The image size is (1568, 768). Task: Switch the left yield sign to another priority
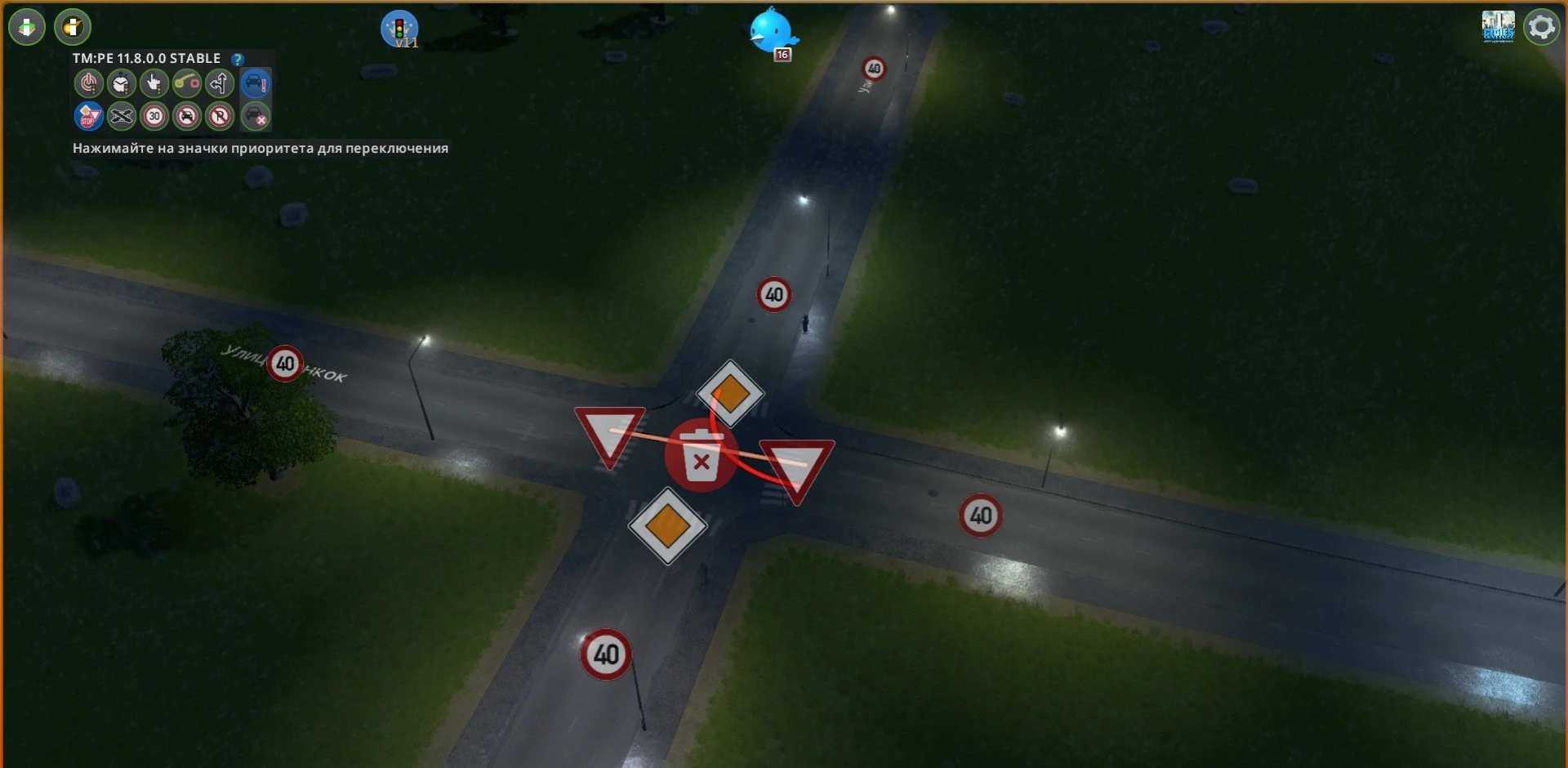[x=608, y=434]
